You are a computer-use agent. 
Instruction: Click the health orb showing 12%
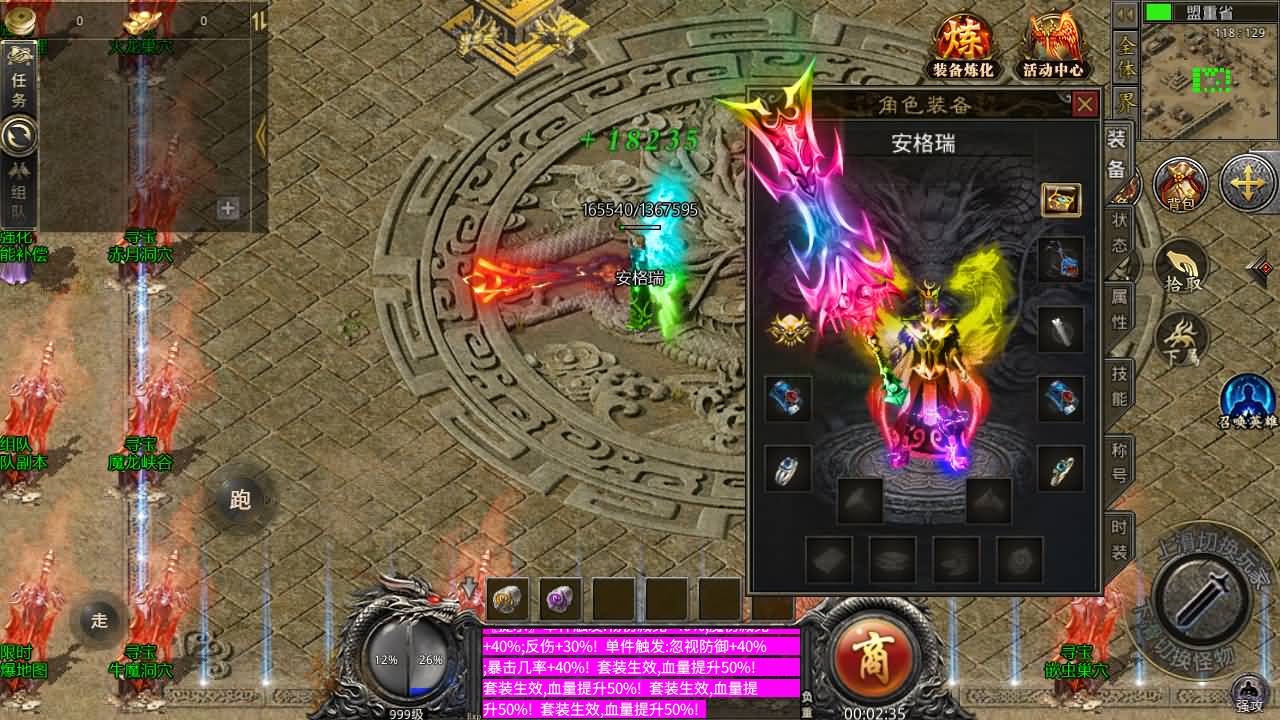(x=389, y=658)
